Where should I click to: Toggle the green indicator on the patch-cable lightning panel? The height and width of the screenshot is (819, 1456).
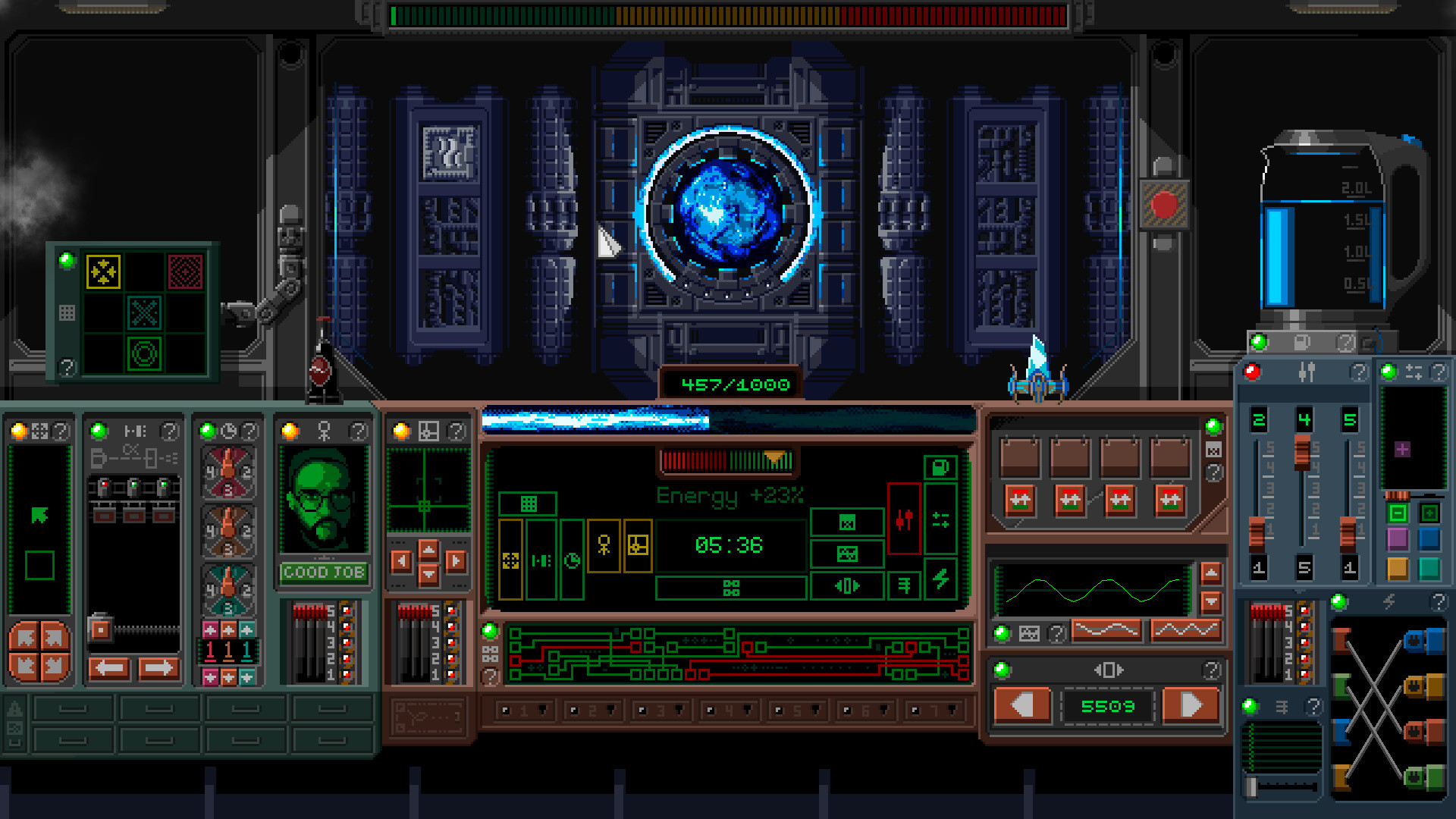pyautogui.click(x=1339, y=603)
